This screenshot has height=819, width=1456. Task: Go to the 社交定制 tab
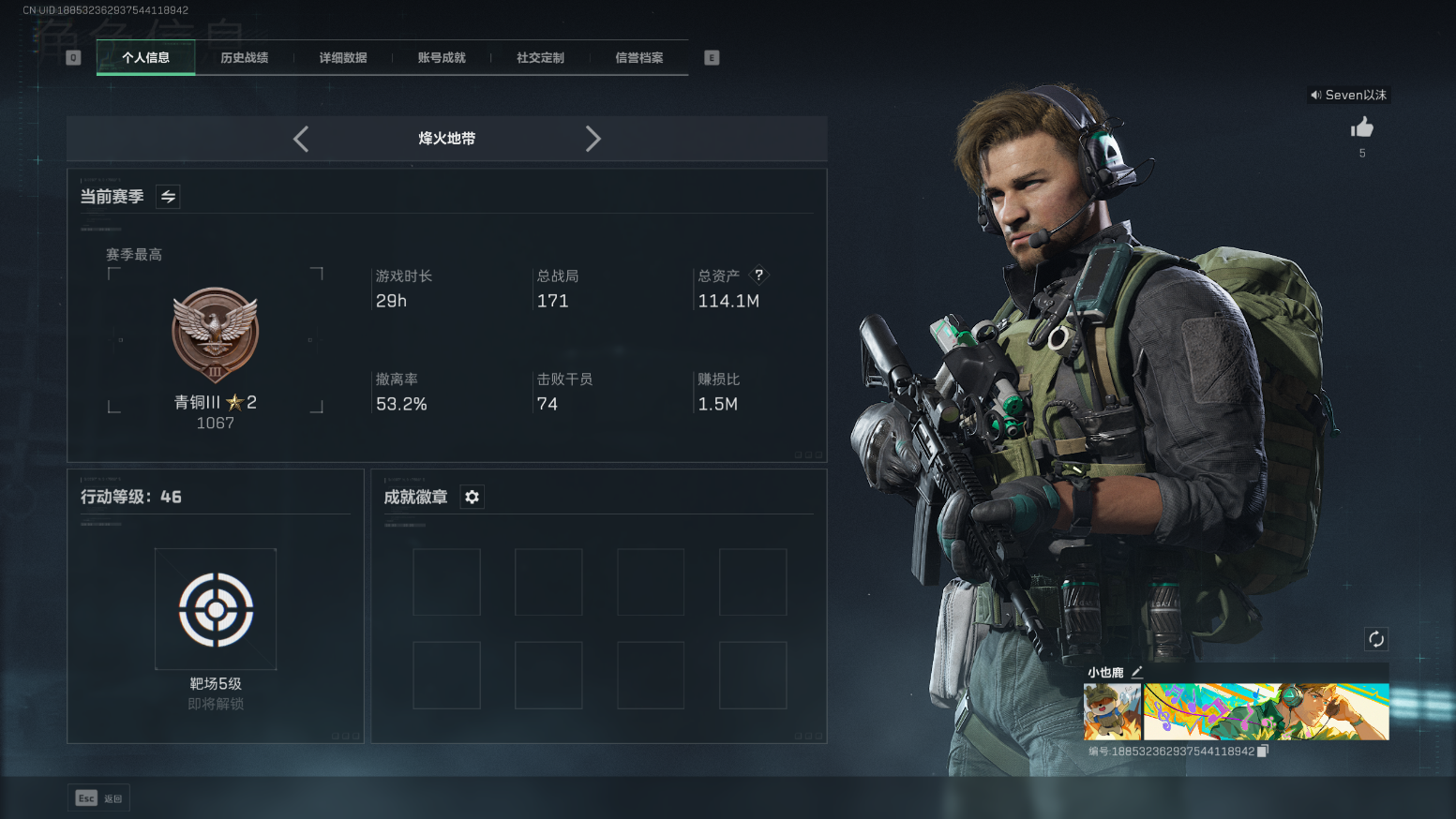(540, 58)
